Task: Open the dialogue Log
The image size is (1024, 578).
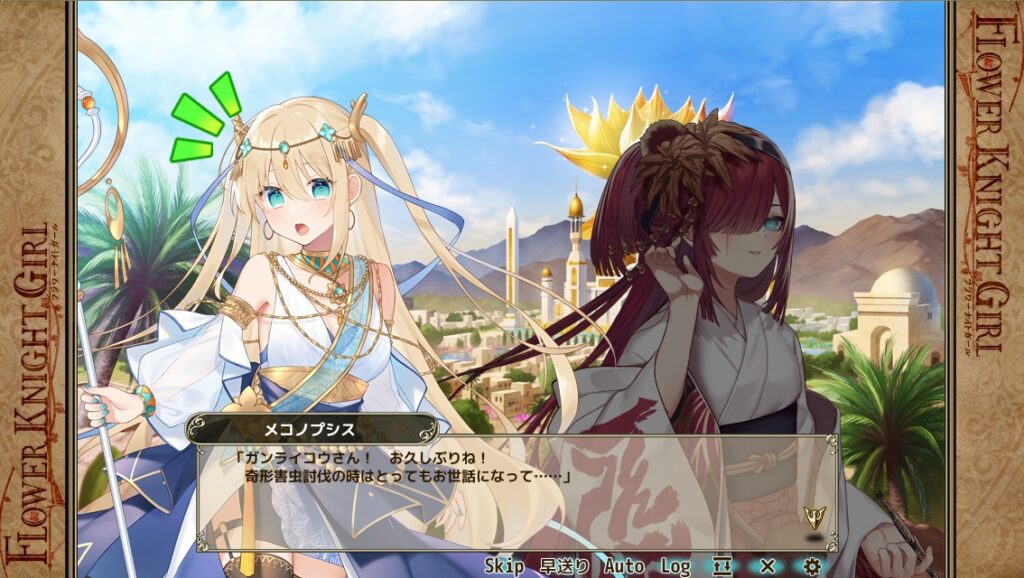Action: (x=675, y=566)
